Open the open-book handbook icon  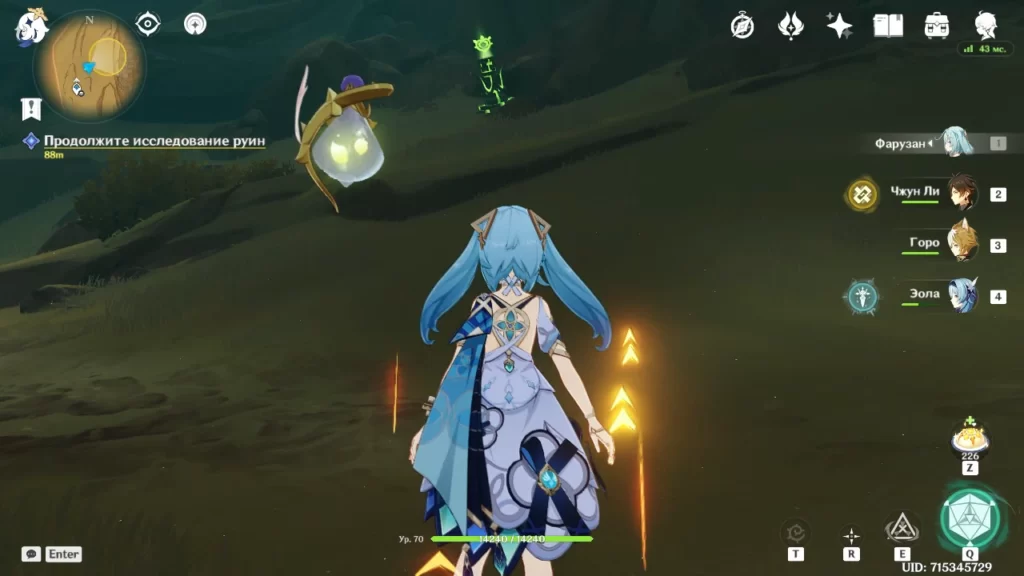pos(888,26)
